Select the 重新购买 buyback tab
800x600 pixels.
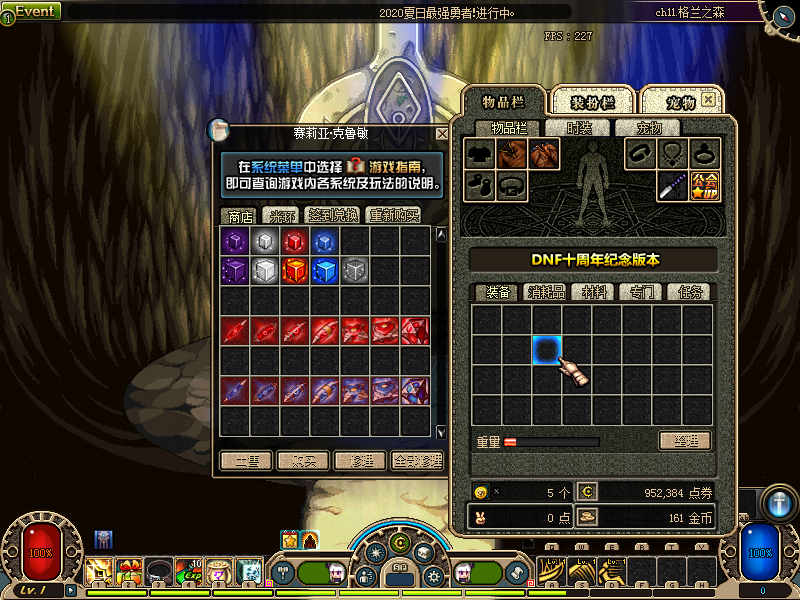point(393,215)
